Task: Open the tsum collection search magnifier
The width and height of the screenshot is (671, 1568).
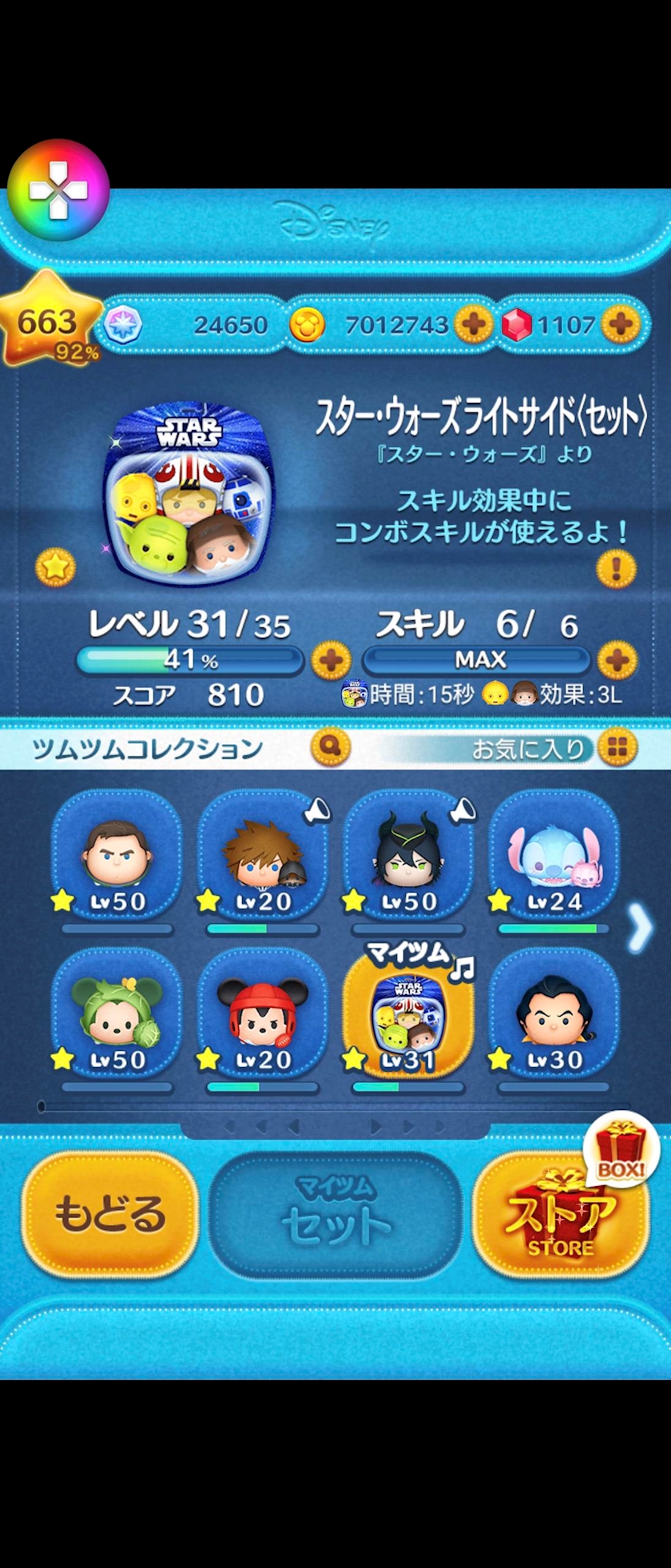Action: click(331, 747)
